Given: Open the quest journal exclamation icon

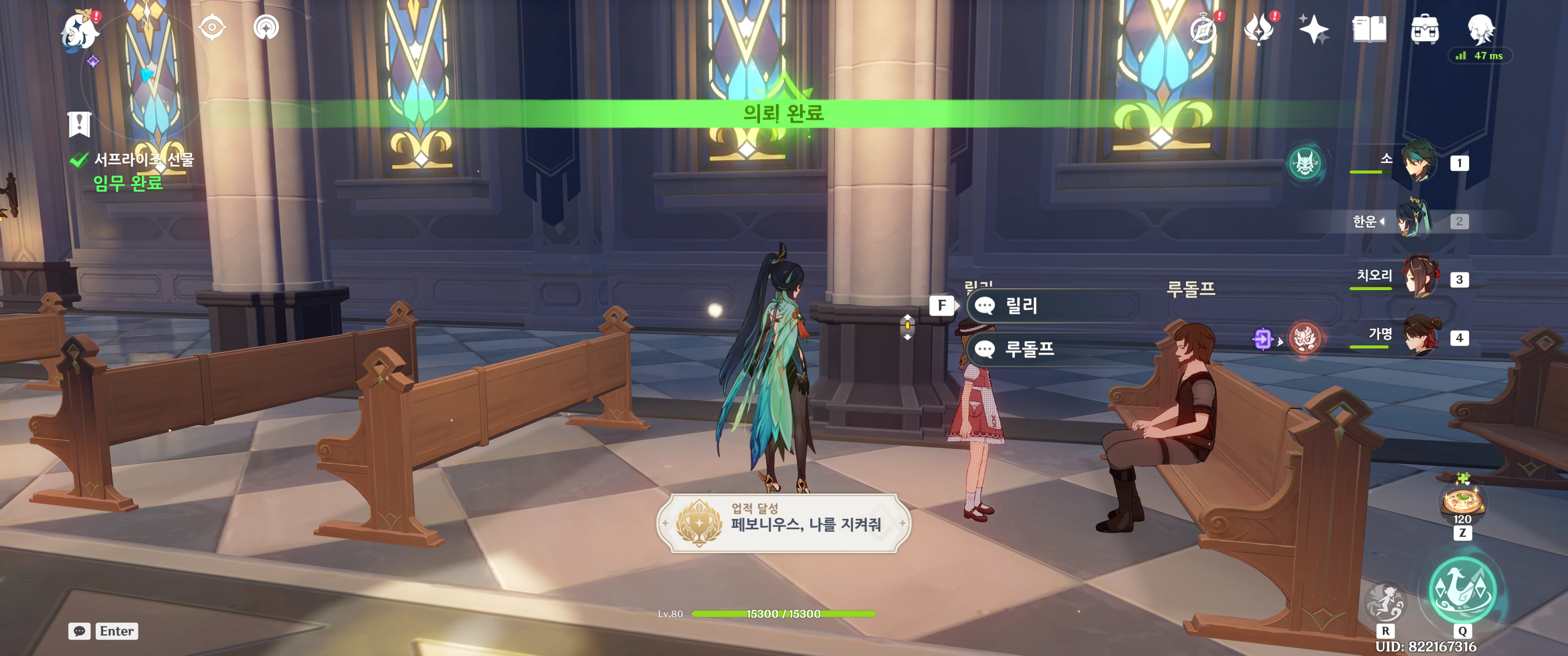Looking at the screenshot, I should tap(79, 124).
